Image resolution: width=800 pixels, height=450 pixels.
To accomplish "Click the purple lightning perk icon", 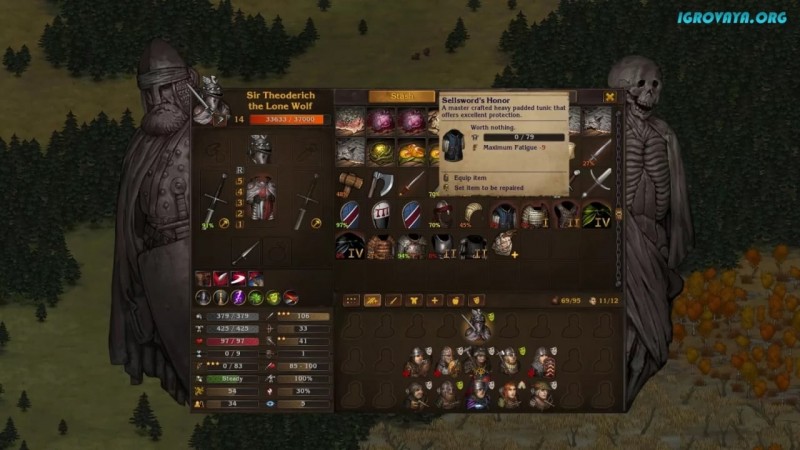I will [238, 297].
